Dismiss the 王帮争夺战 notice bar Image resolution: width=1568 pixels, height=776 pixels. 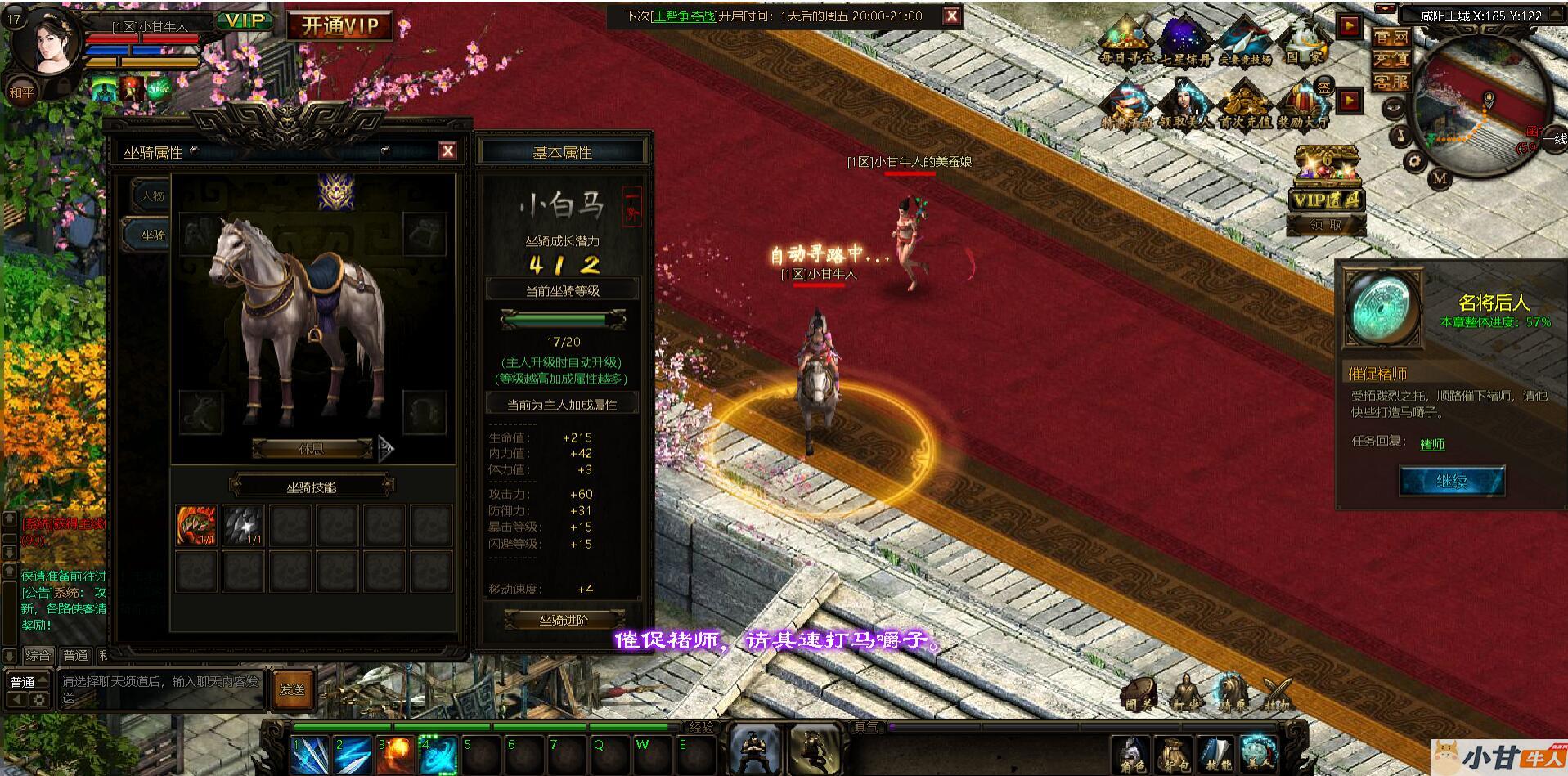click(x=951, y=16)
